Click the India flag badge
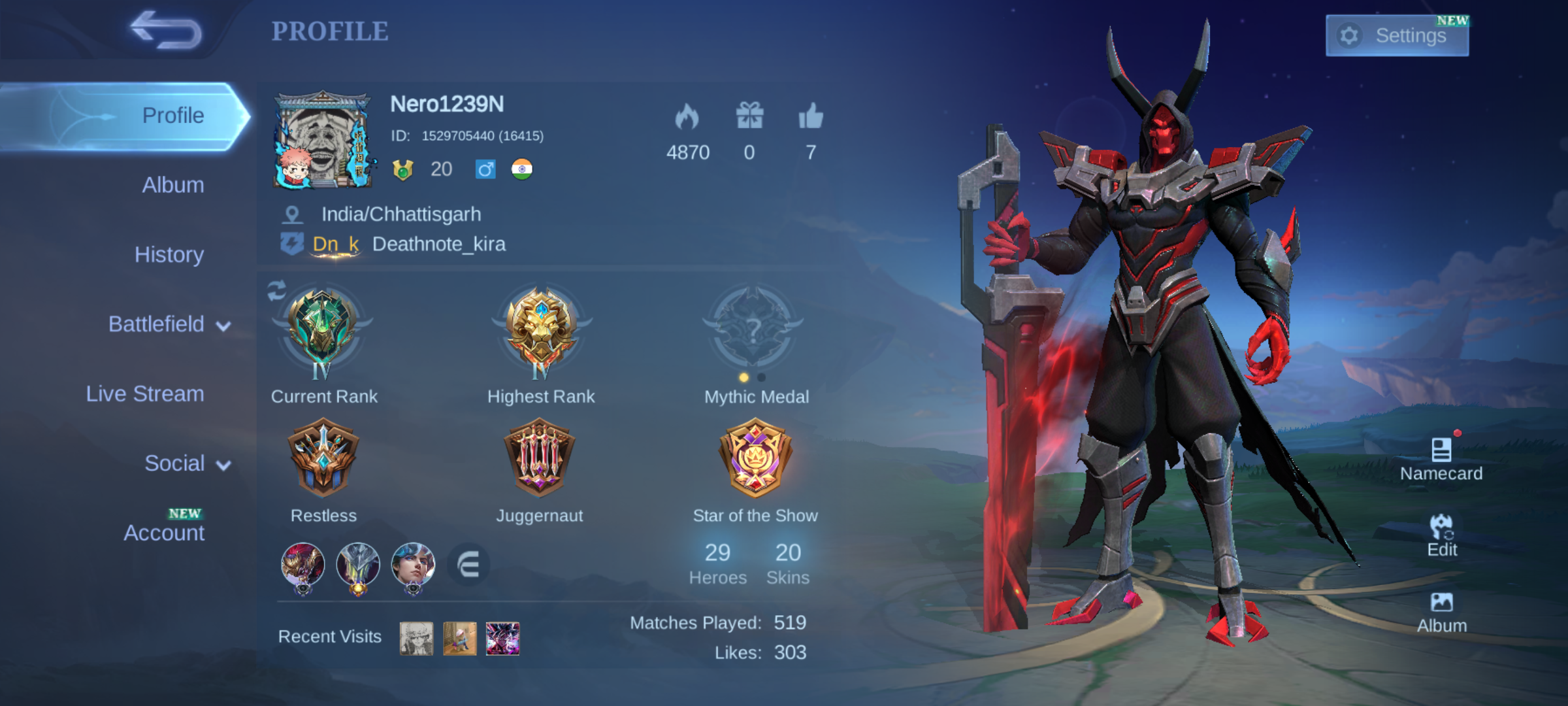 tap(523, 169)
